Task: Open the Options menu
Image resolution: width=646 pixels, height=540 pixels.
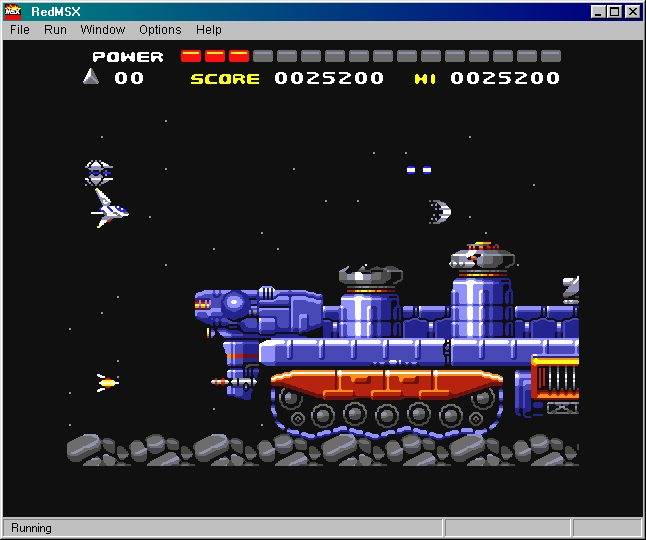Action: 160,30
